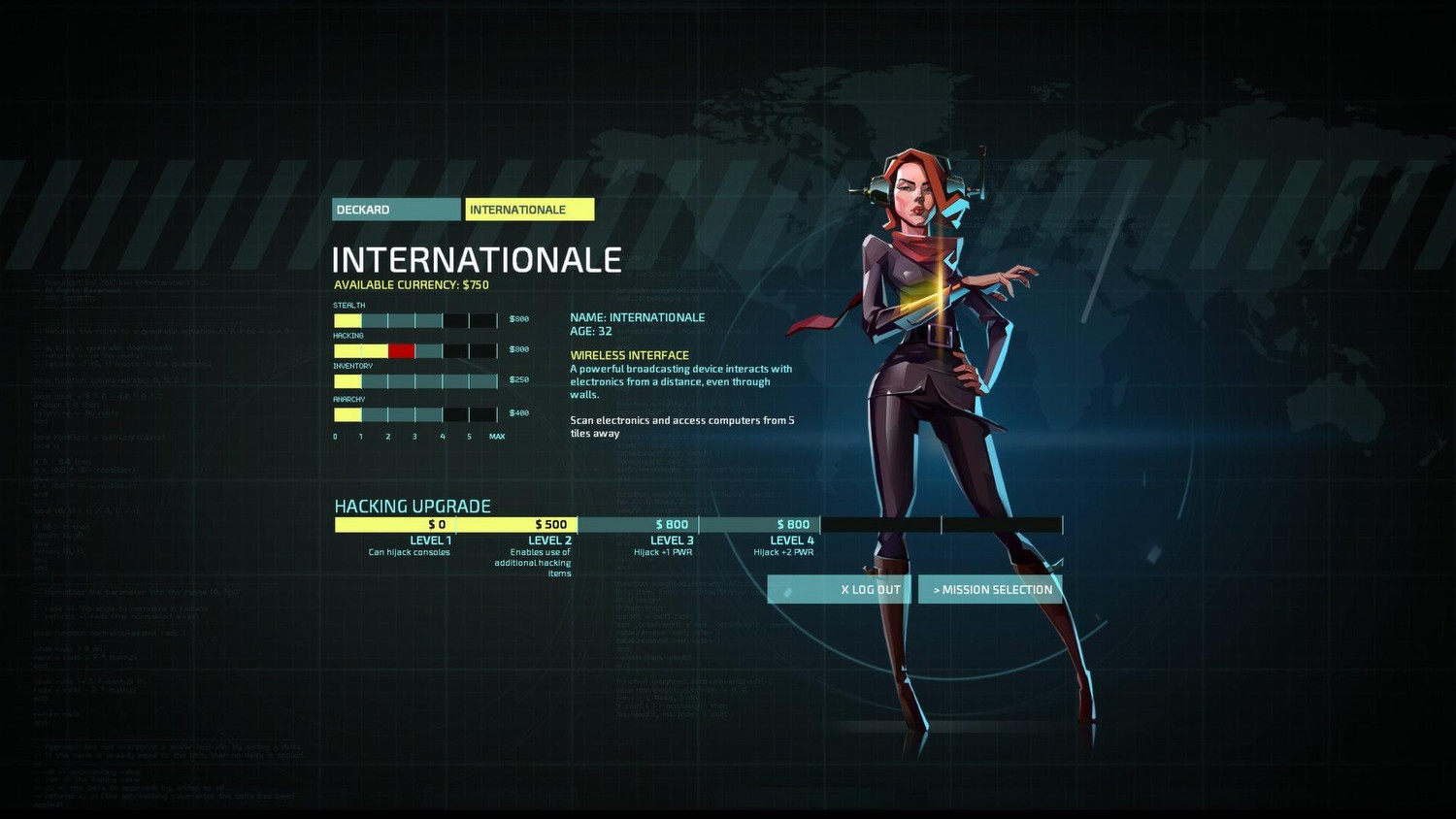The width and height of the screenshot is (1456, 819).
Task: Choose the $500 Level 2 hacking upgrade
Action: click(517, 525)
